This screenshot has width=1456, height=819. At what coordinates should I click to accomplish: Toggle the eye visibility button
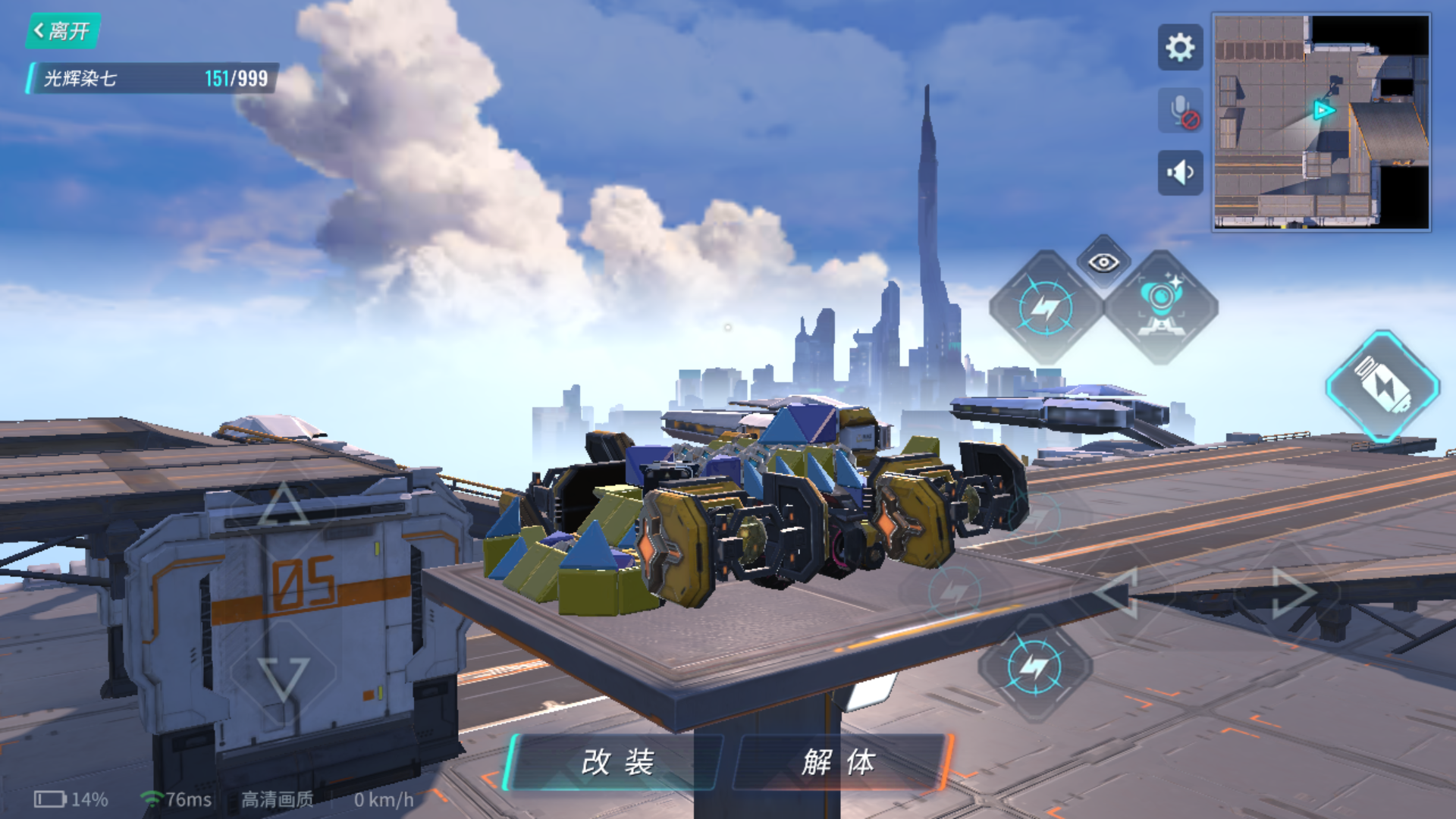pos(1103,262)
